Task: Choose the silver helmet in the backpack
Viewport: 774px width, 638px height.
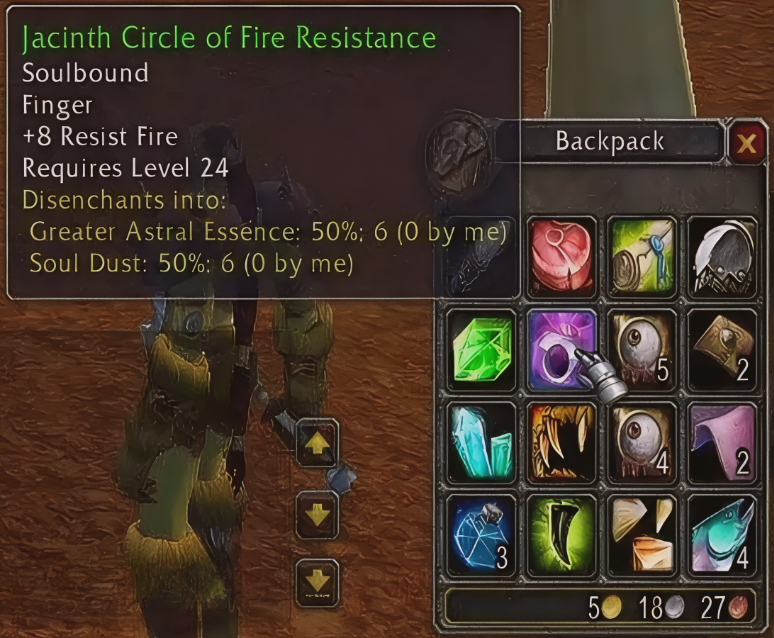Action: tap(722, 255)
